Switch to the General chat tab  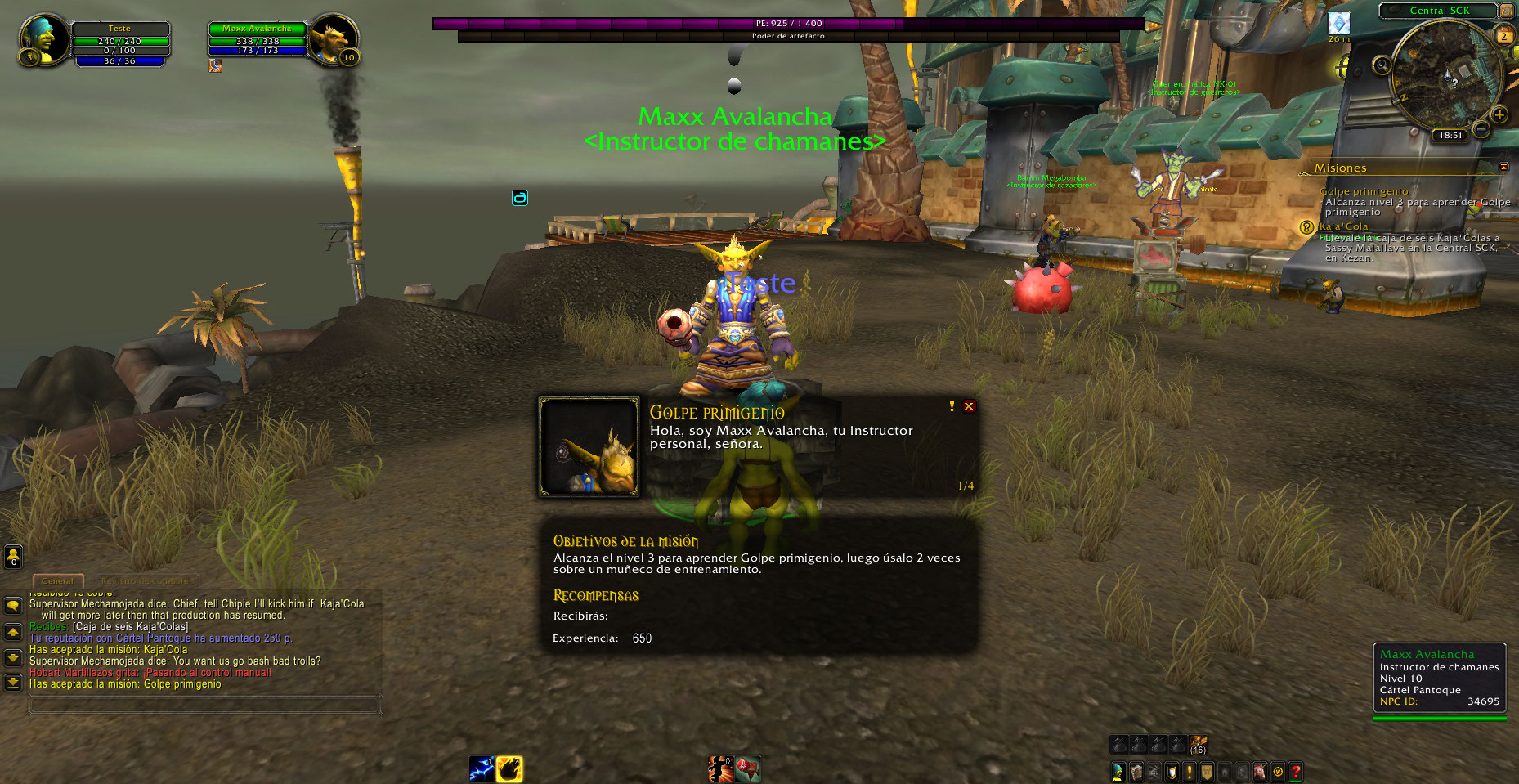57,581
